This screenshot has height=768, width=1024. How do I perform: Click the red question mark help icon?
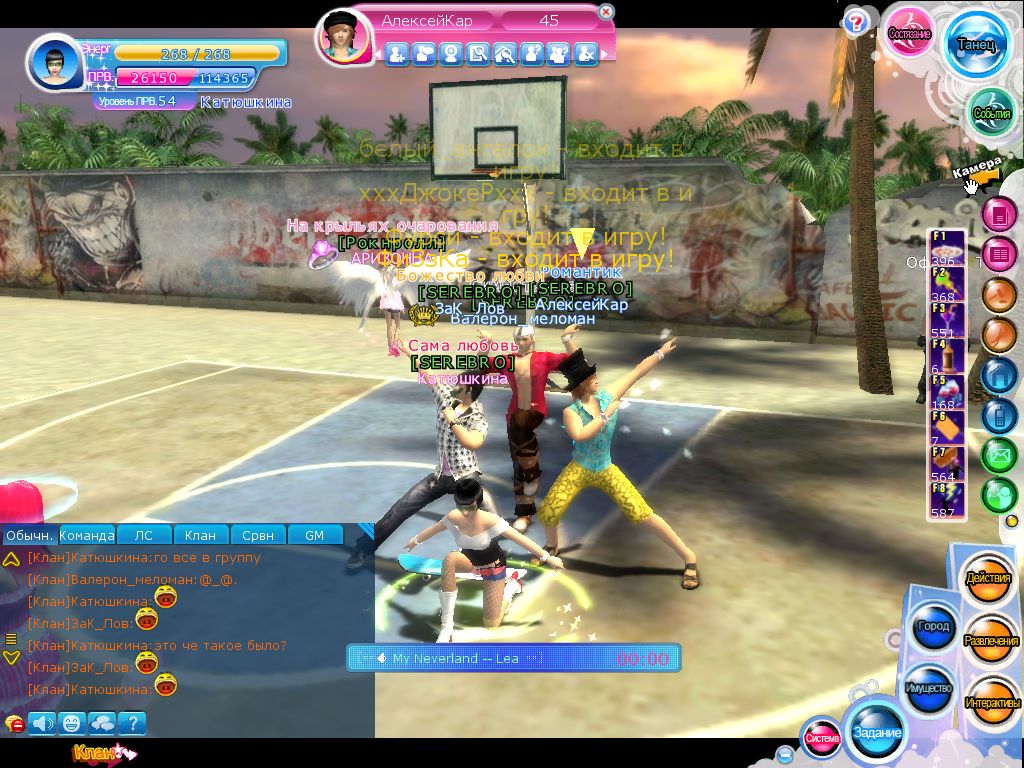(855, 22)
